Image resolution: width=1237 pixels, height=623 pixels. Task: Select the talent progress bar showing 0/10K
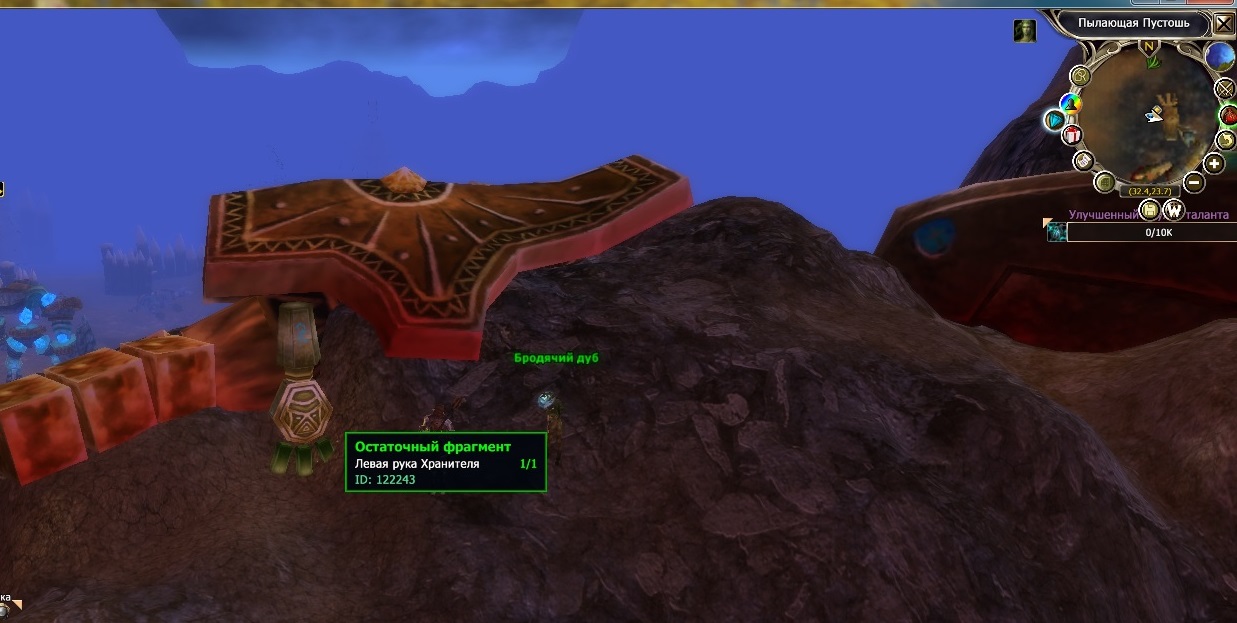click(x=1149, y=232)
